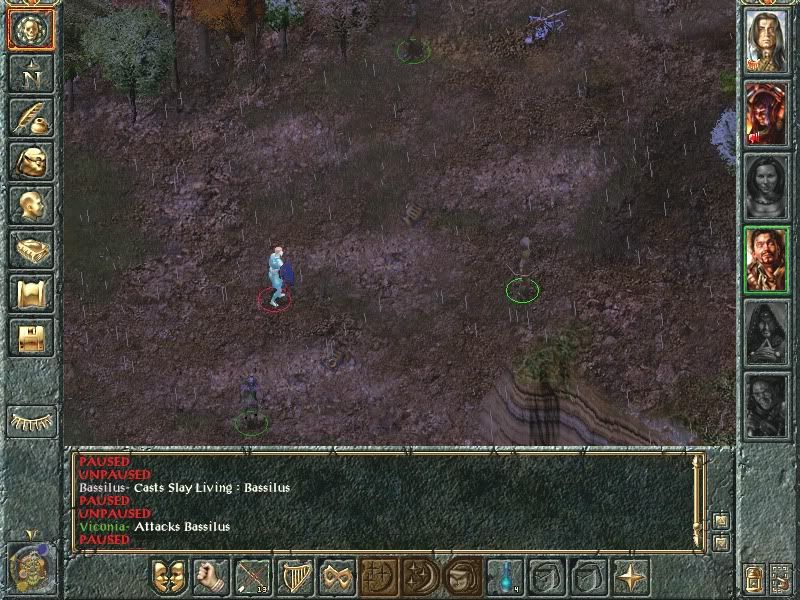The height and width of the screenshot is (600, 800).
Task: Open the inventory helmeted head button
Action: pos(30,160)
